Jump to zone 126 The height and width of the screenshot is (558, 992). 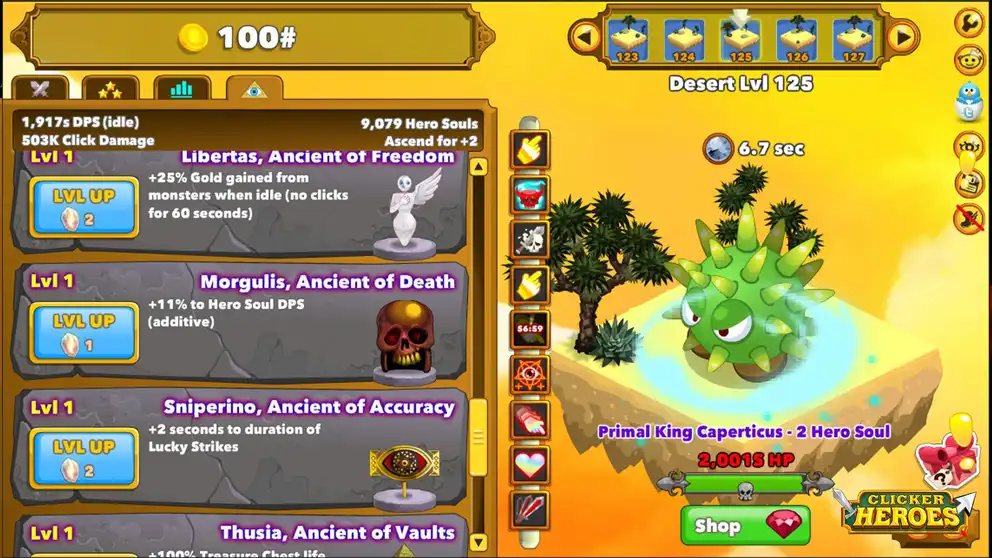797,40
